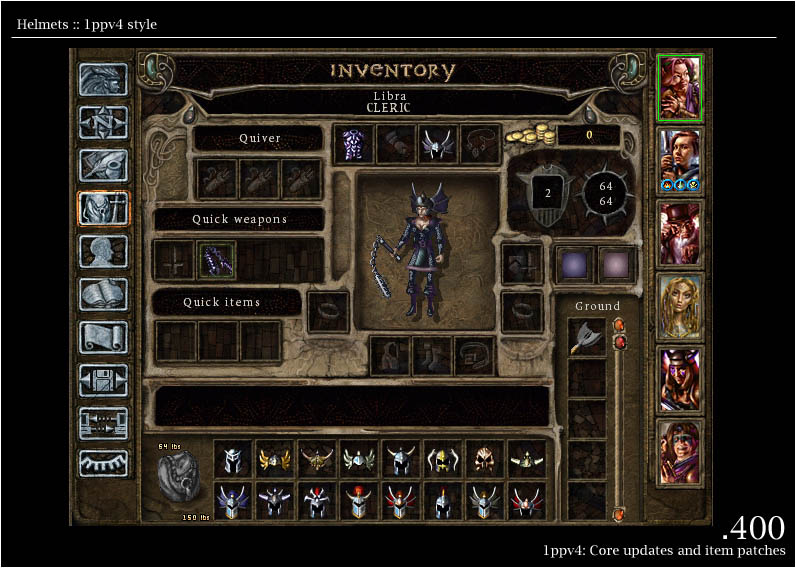
Task: Open the priest scroll screen
Action: 104,337
